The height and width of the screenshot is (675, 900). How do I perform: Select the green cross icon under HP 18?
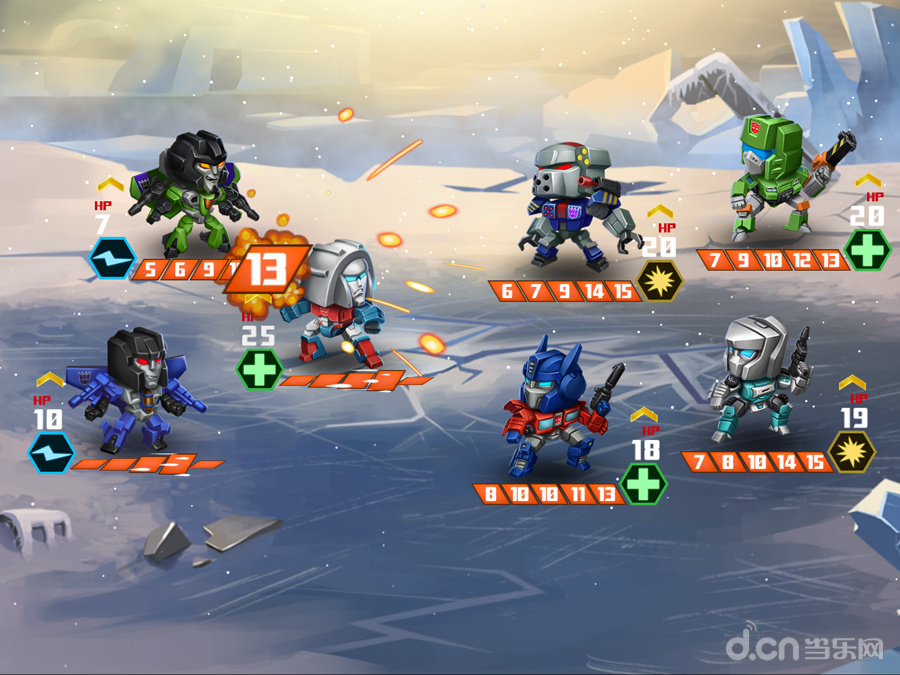642,484
